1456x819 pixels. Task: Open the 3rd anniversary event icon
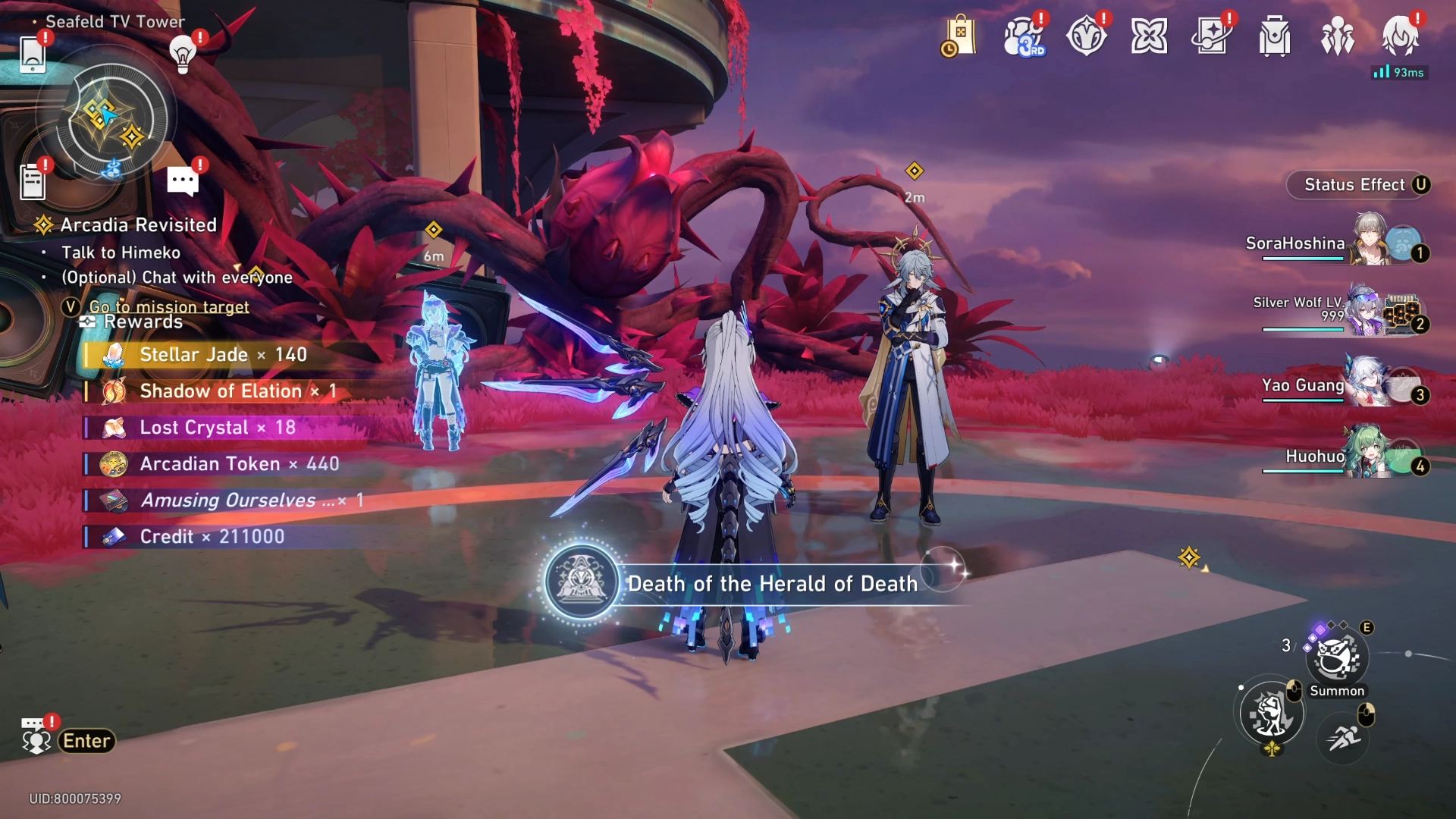[1023, 36]
